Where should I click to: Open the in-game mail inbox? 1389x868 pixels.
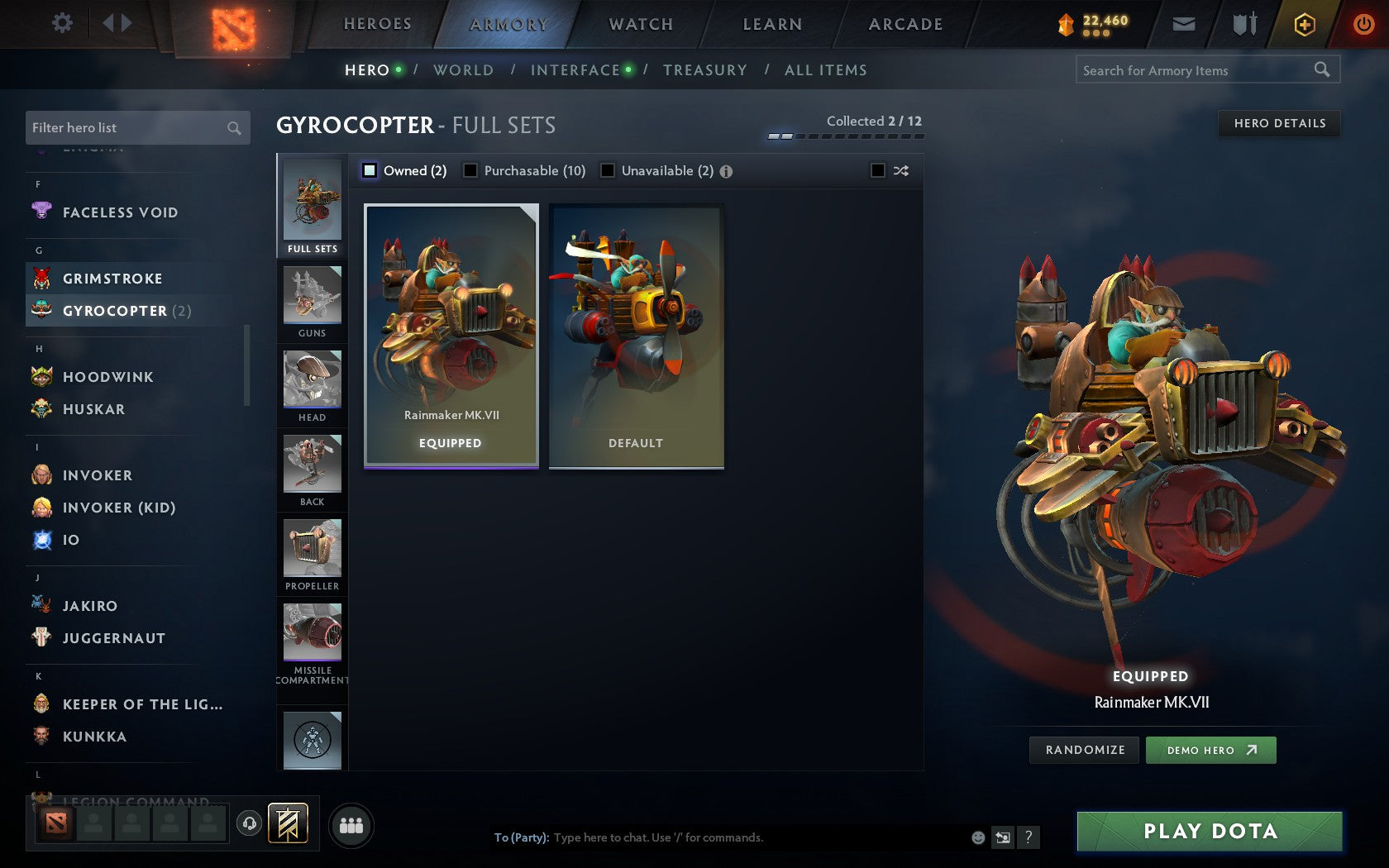click(1184, 24)
